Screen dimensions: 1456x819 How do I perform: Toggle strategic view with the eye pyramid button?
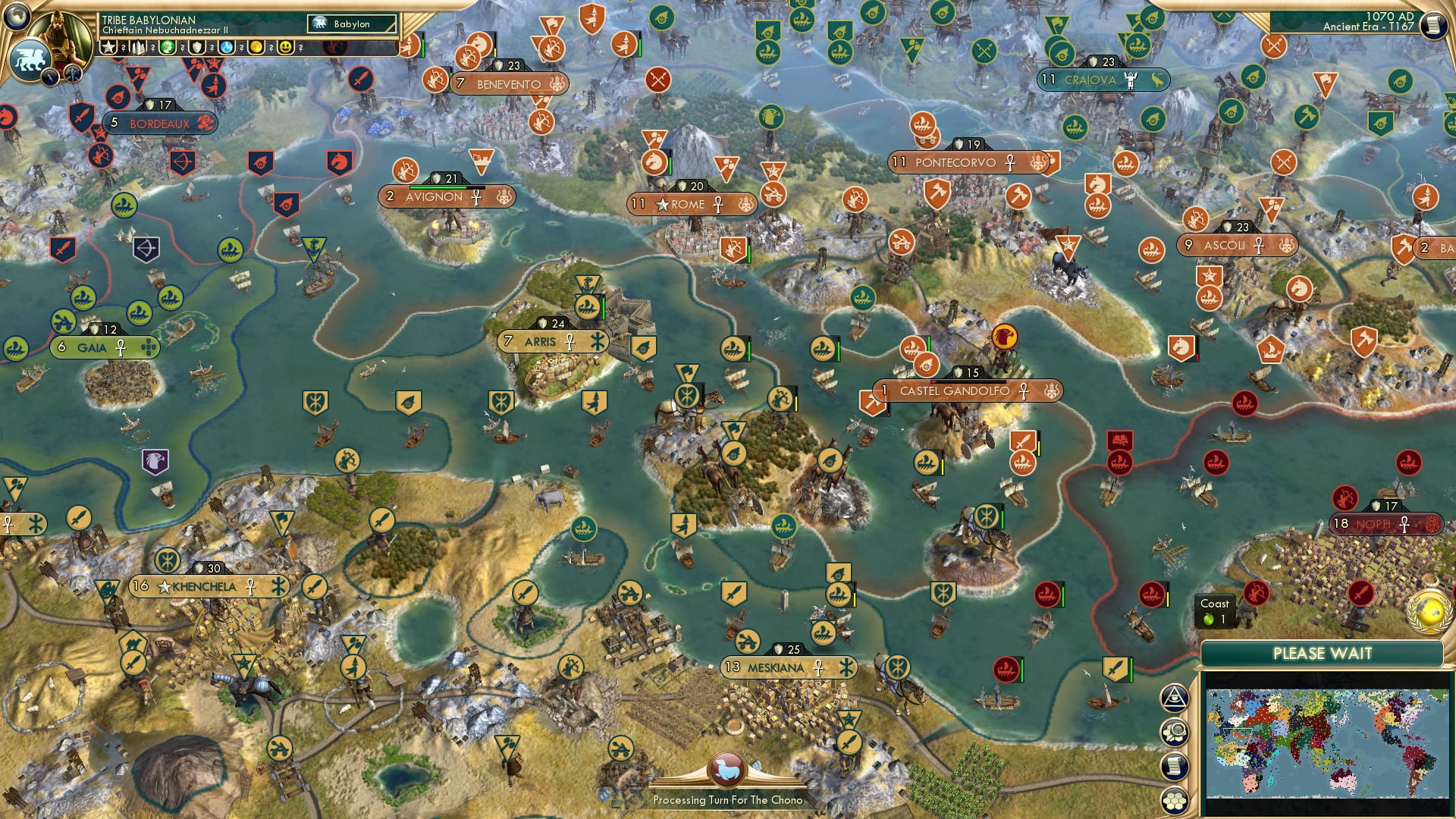pos(1176,698)
